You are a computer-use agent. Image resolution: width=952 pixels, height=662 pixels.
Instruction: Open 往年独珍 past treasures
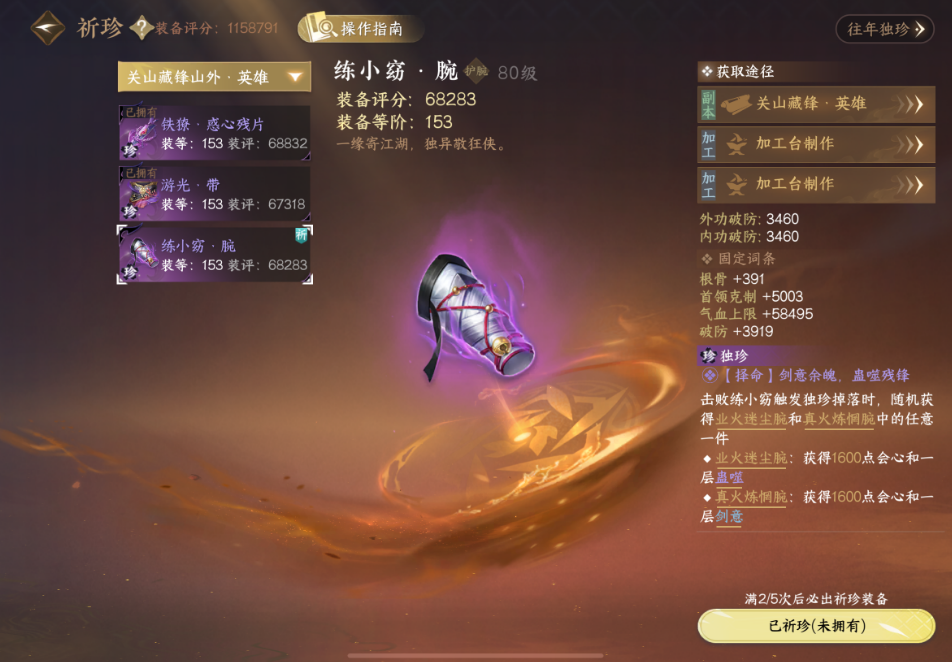pos(884,29)
